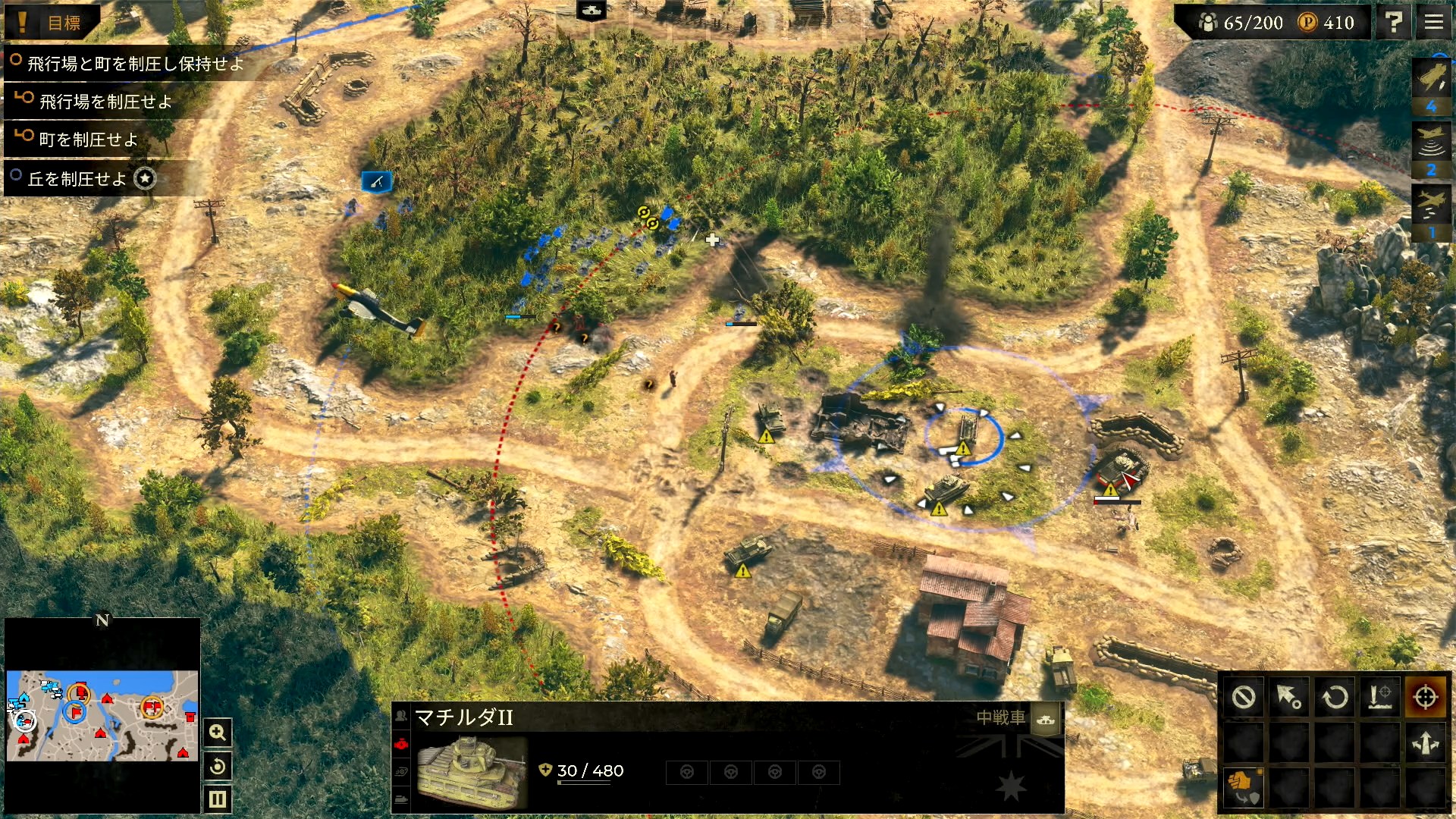The width and height of the screenshot is (1456, 819).
Task: Select the stop command in the order panel
Action: point(1243,696)
